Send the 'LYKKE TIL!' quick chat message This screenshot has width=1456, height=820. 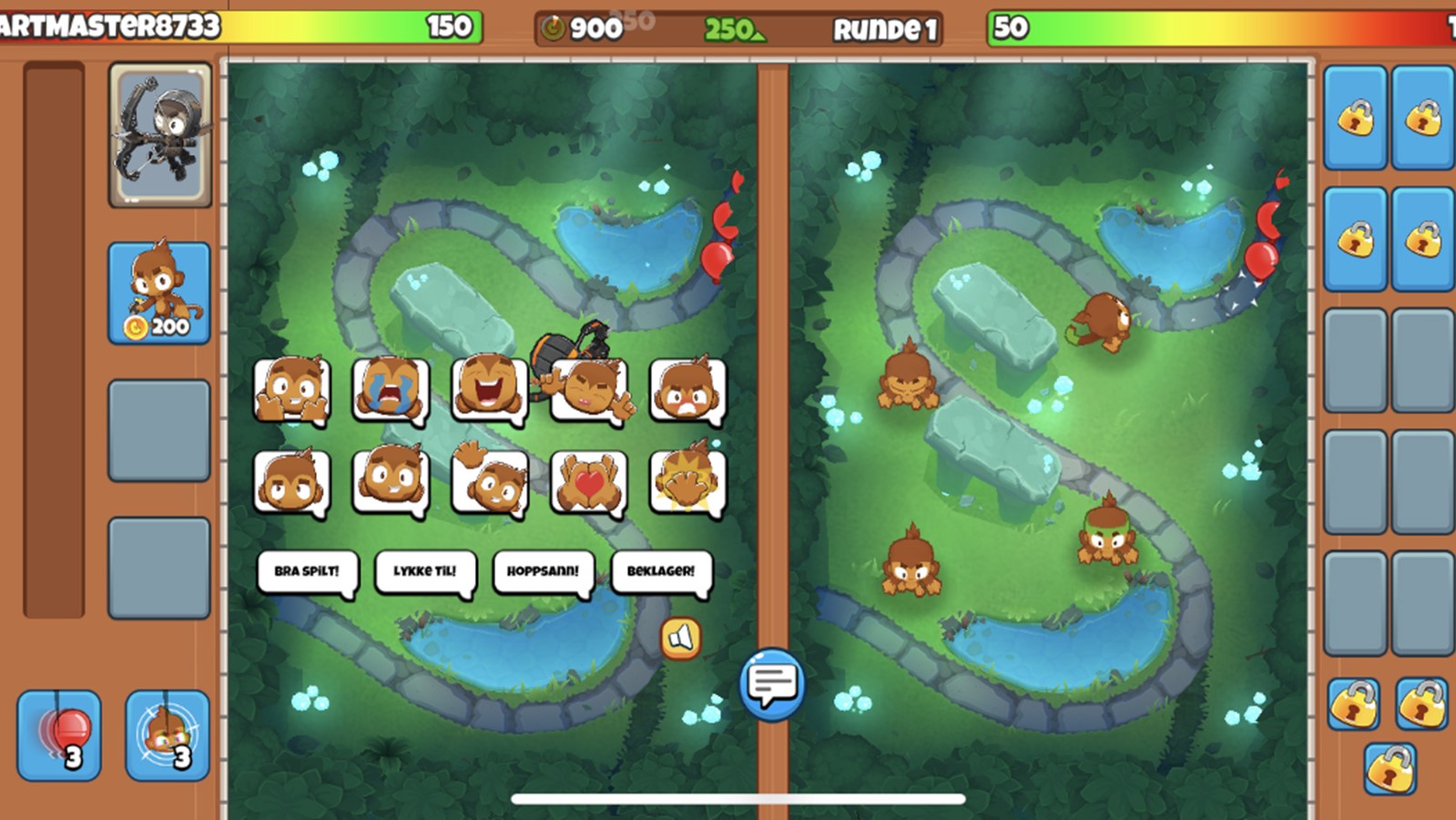tap(424, 569)
